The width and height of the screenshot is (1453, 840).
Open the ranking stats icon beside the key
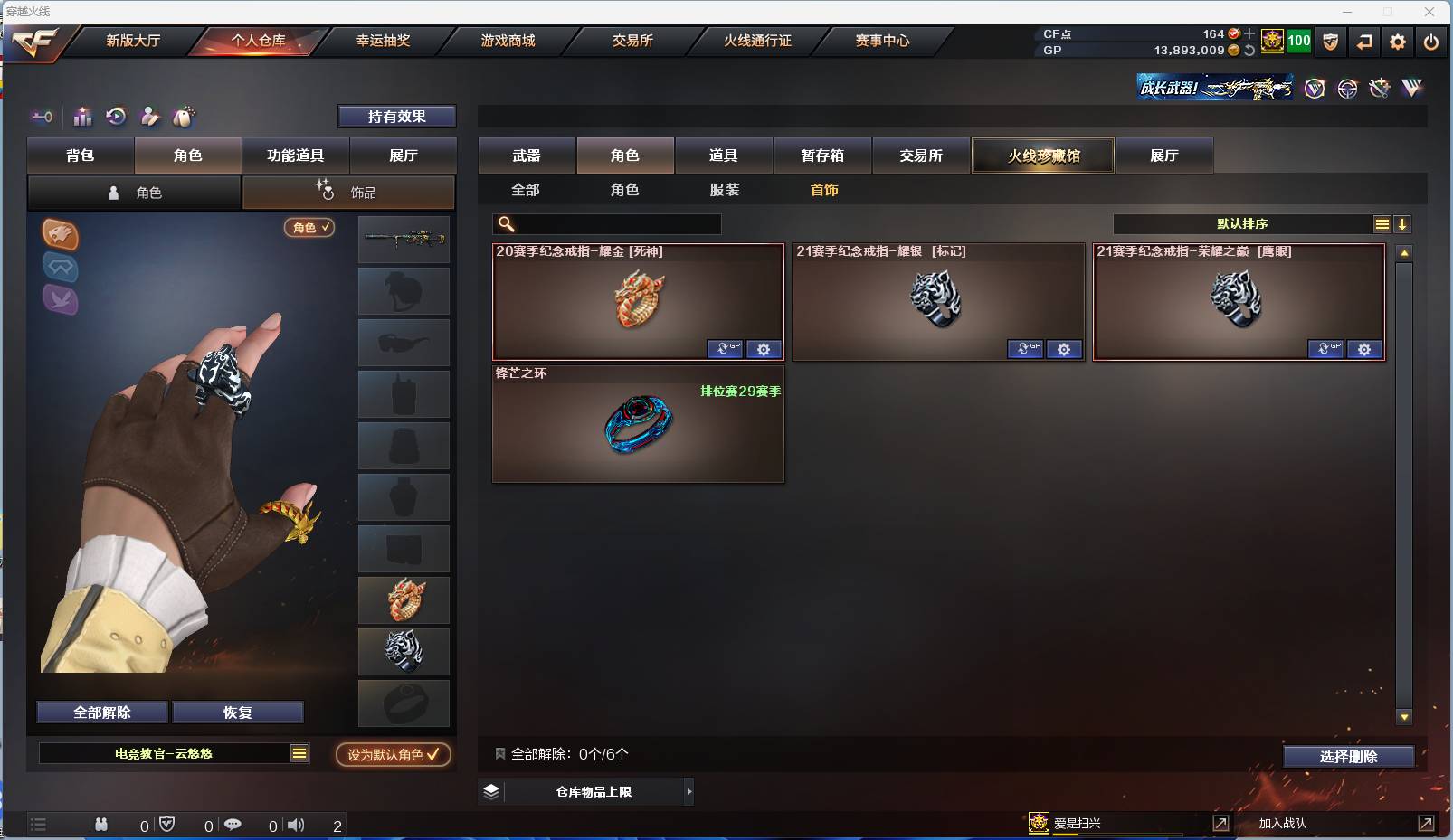pos(82,117)
